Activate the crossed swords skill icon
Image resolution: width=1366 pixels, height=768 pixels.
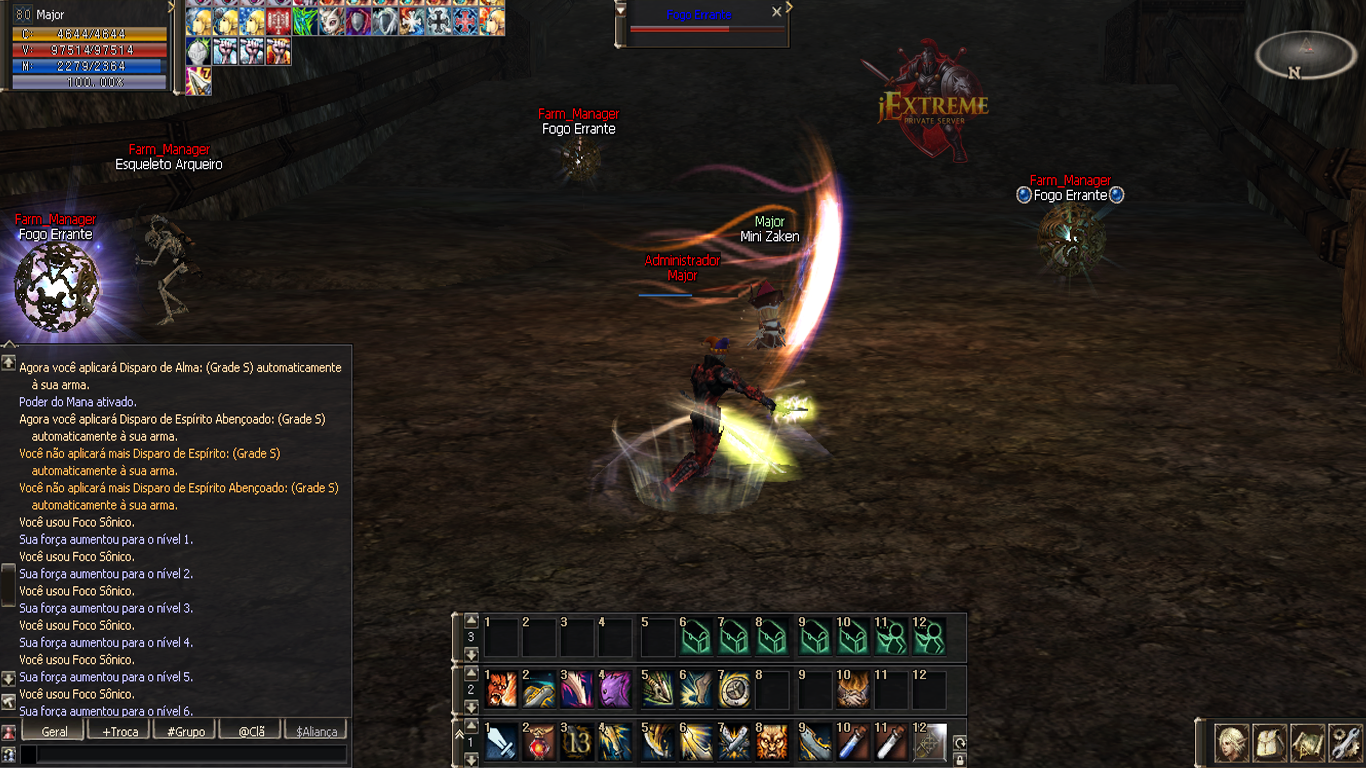coord(735,742)
